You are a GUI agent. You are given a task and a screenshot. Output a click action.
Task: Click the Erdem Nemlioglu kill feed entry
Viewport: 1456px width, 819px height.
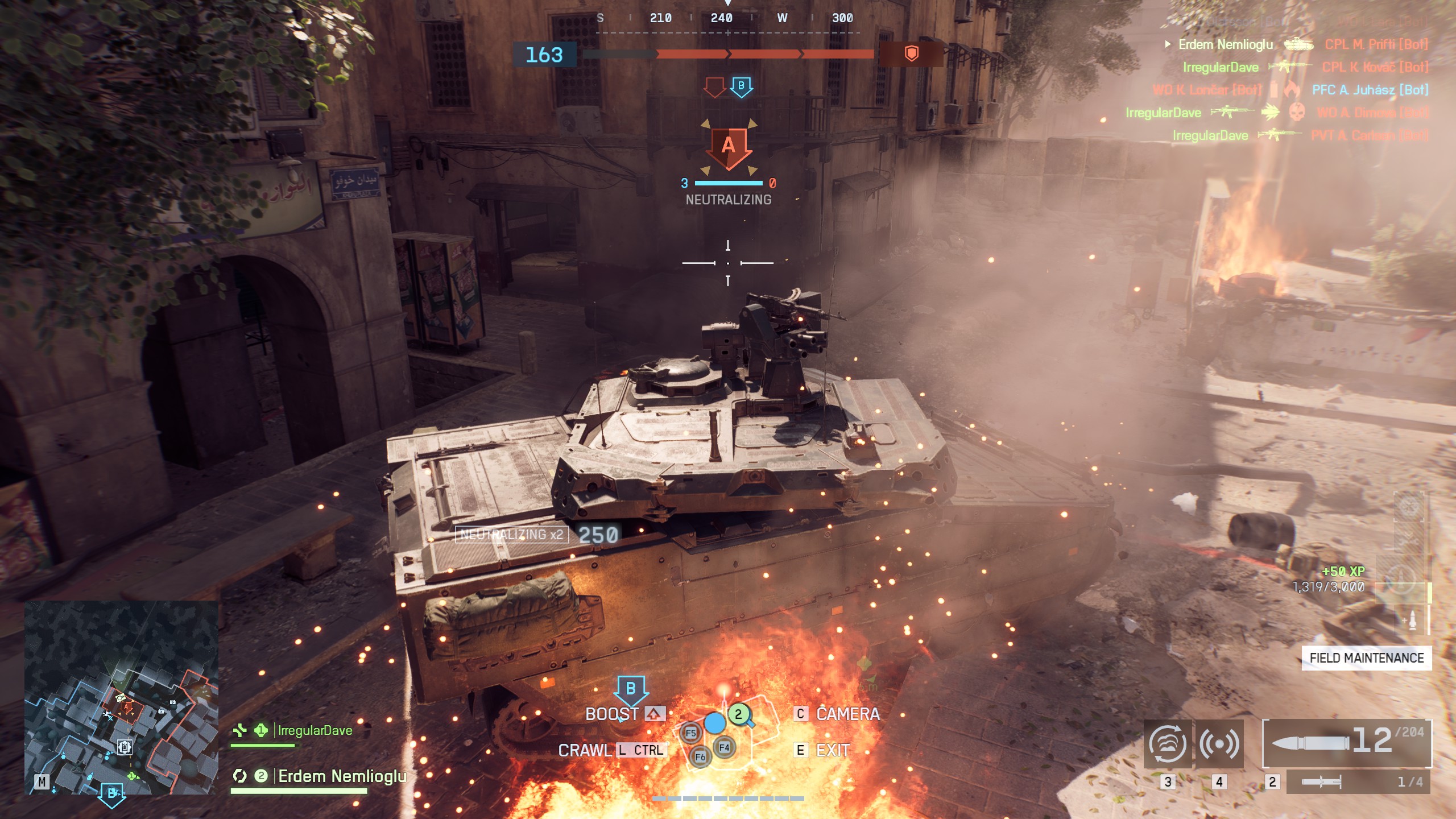coord(1226,44)
